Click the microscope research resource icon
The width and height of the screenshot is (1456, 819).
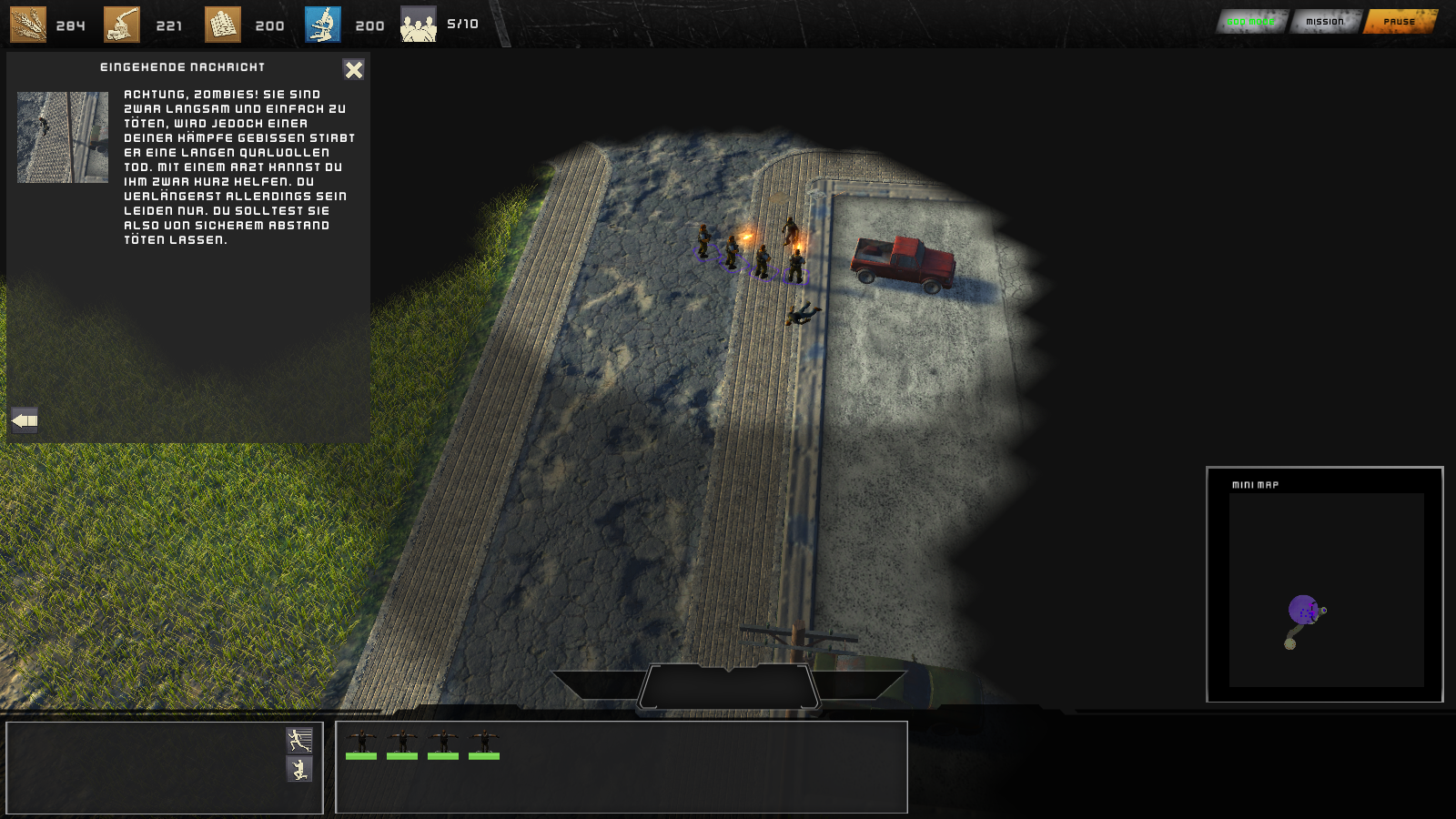point(323,25)
